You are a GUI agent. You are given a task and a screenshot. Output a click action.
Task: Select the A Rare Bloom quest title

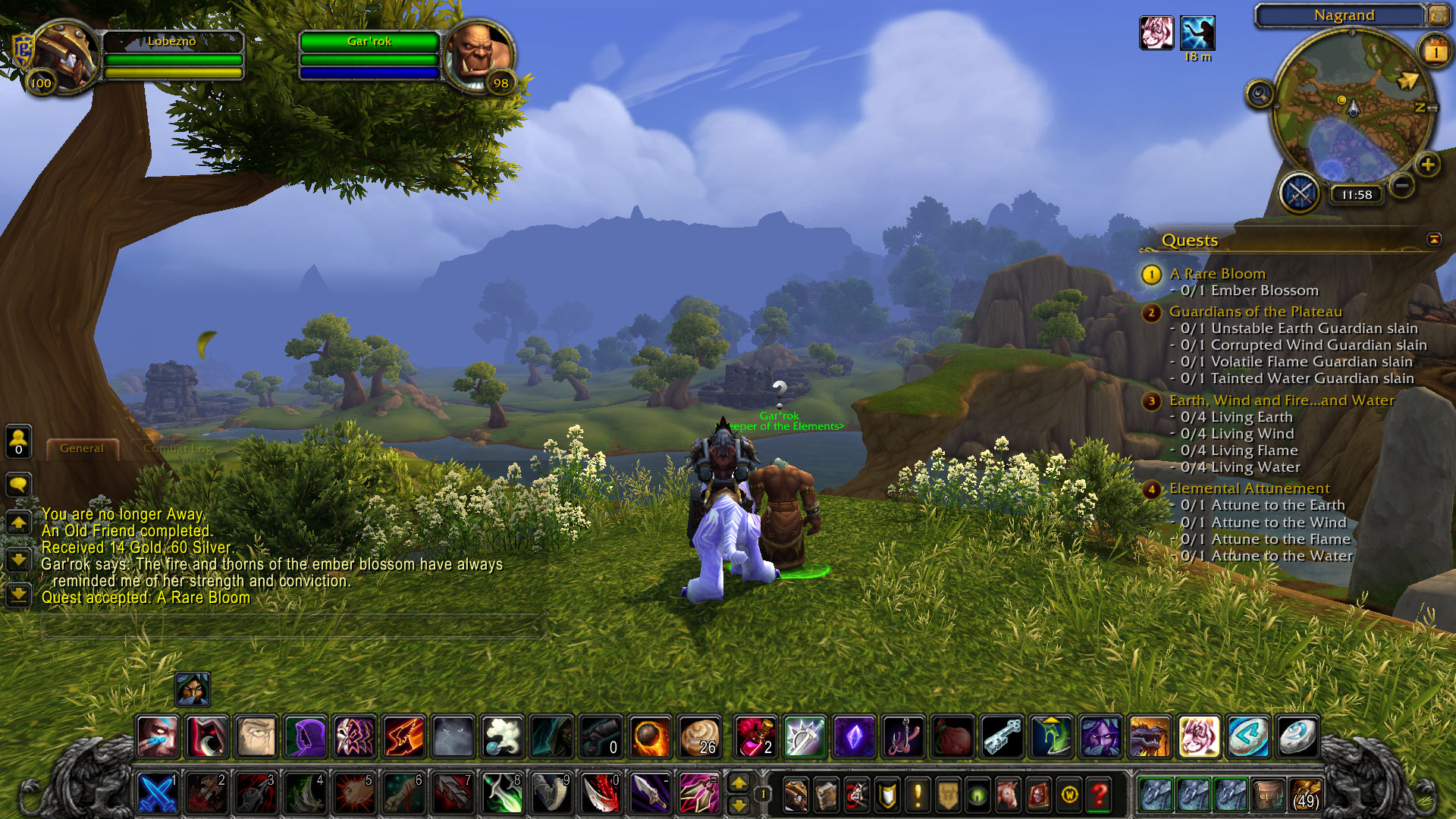(x=1217, y=274)
